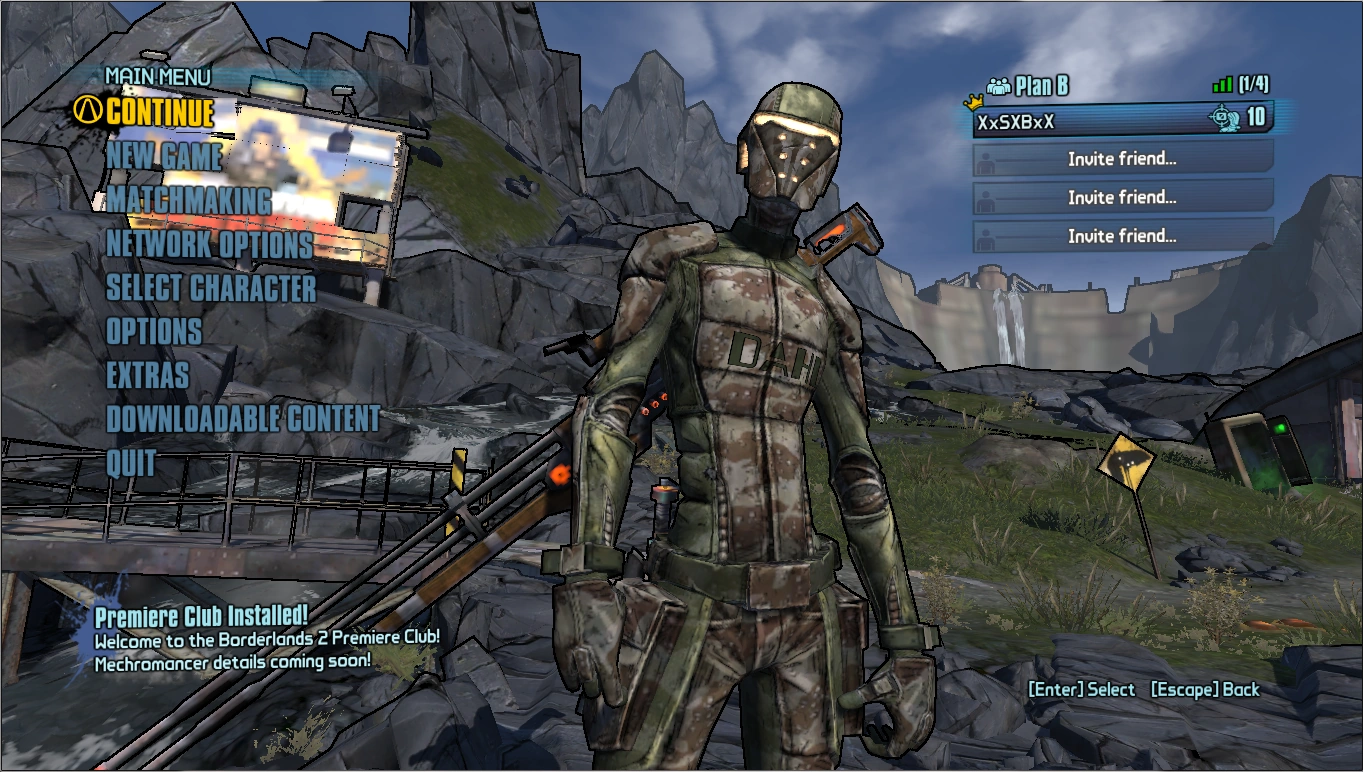Click the first Invite friend slot

click(x=1120, y=158)
